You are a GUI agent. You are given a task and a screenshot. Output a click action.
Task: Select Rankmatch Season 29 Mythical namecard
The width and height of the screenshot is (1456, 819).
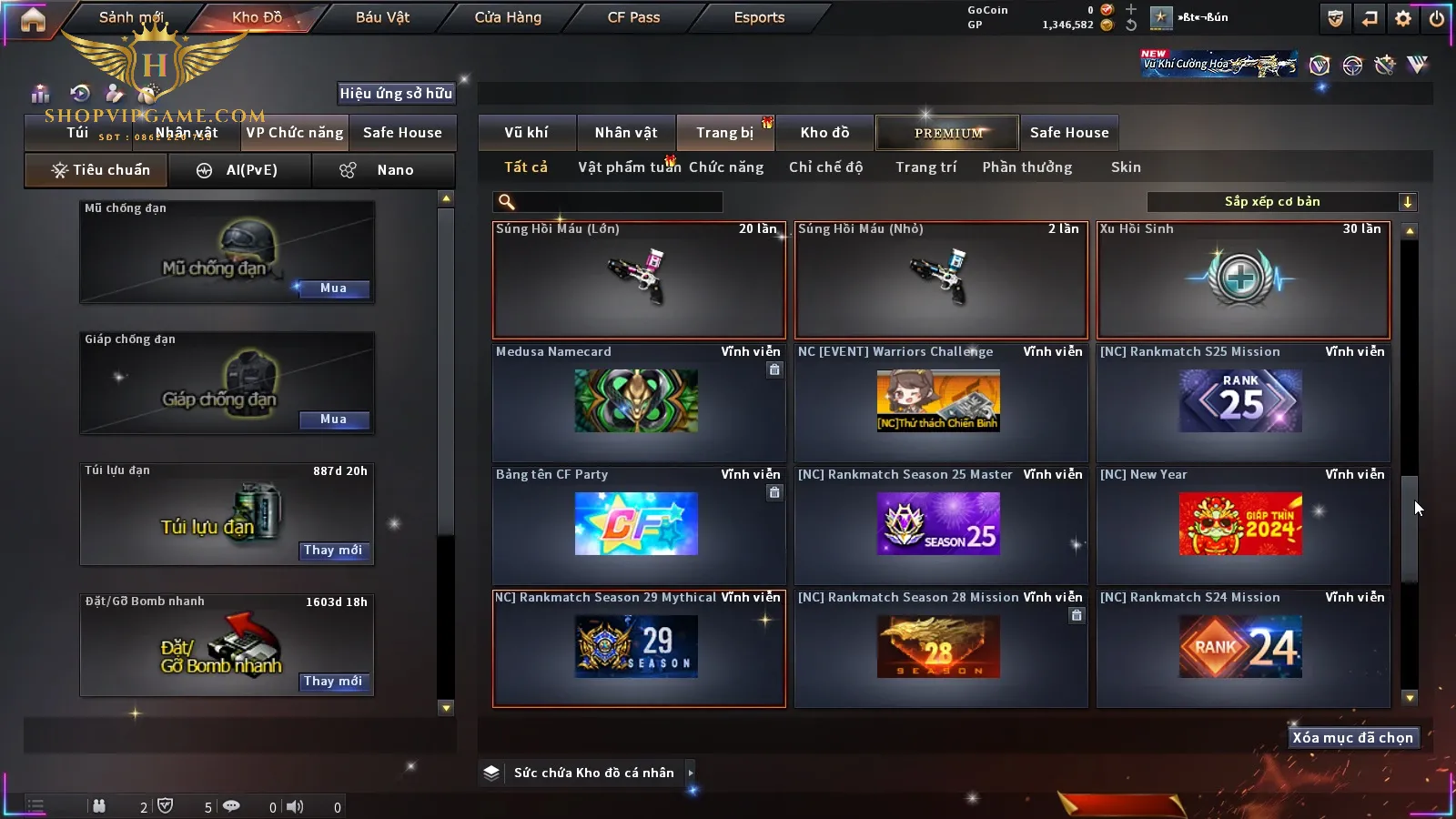click(x=637, y=647)
